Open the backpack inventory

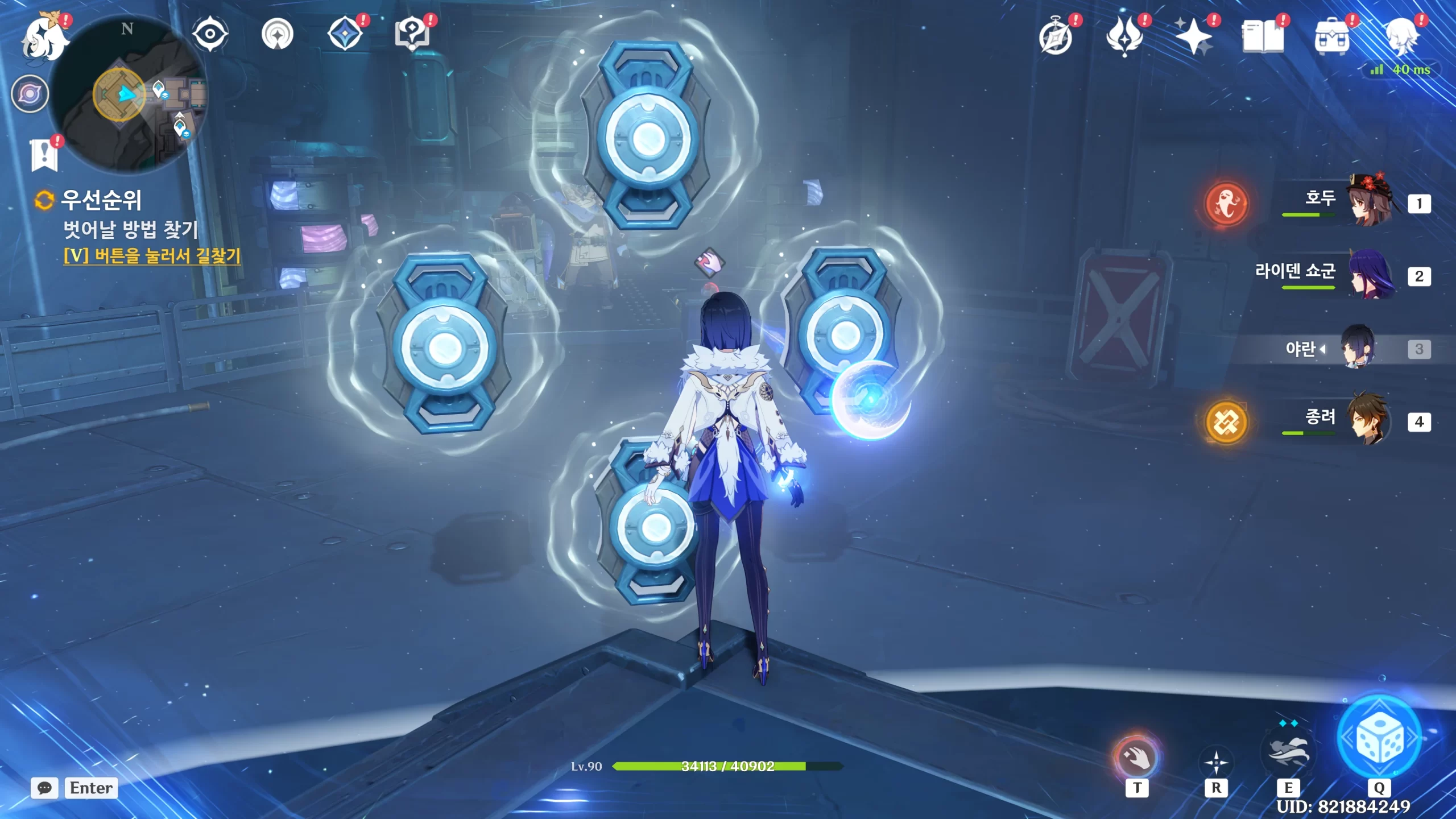[x=1332, y=38]
